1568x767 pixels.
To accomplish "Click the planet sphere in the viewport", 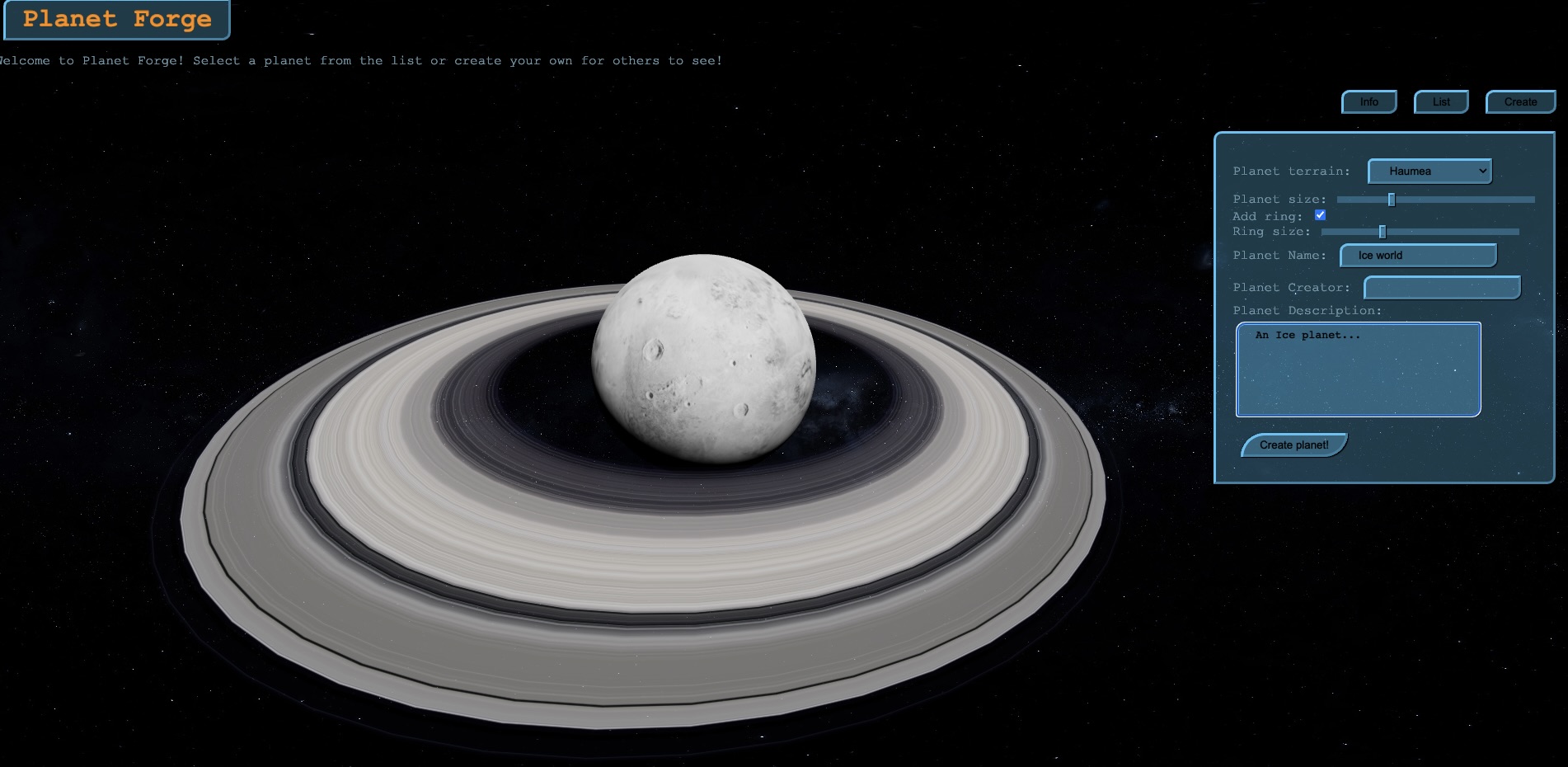I will pyautogui.click(x=703, y=355).
